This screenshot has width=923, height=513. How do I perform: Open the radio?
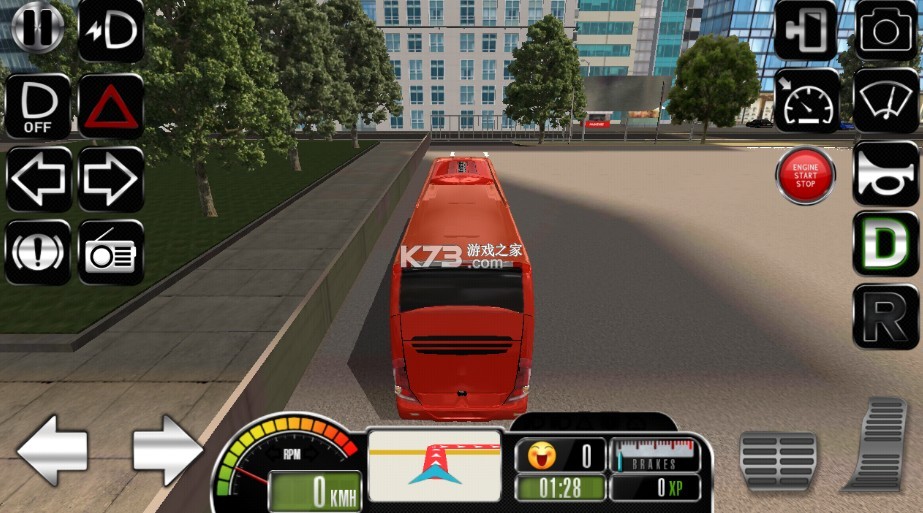tap(111, 252)
